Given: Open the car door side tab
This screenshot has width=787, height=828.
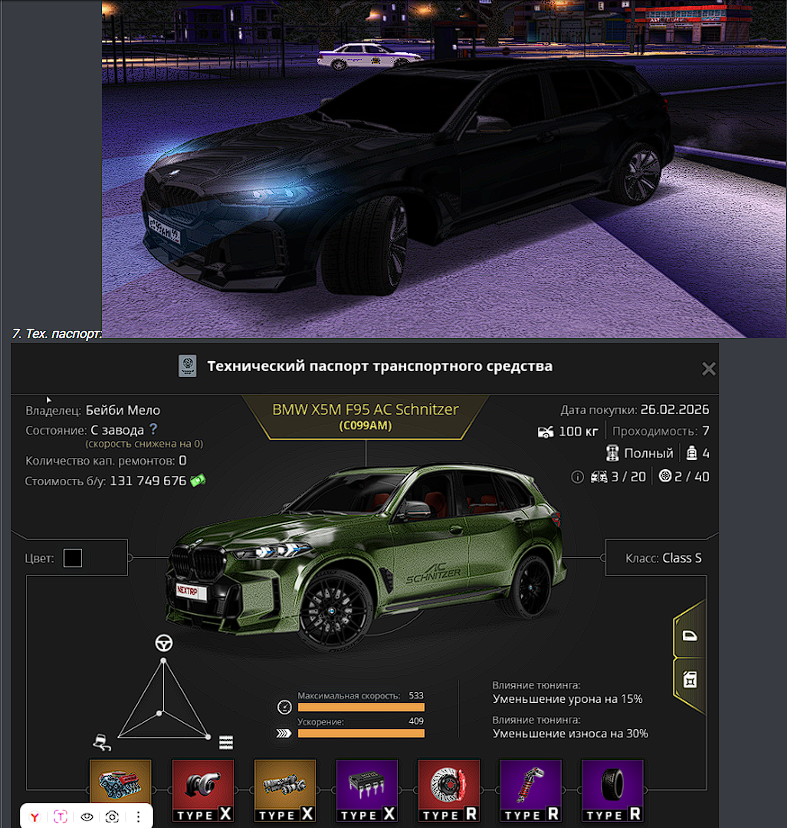Looking at the screenshot, I should click(689, 635).
